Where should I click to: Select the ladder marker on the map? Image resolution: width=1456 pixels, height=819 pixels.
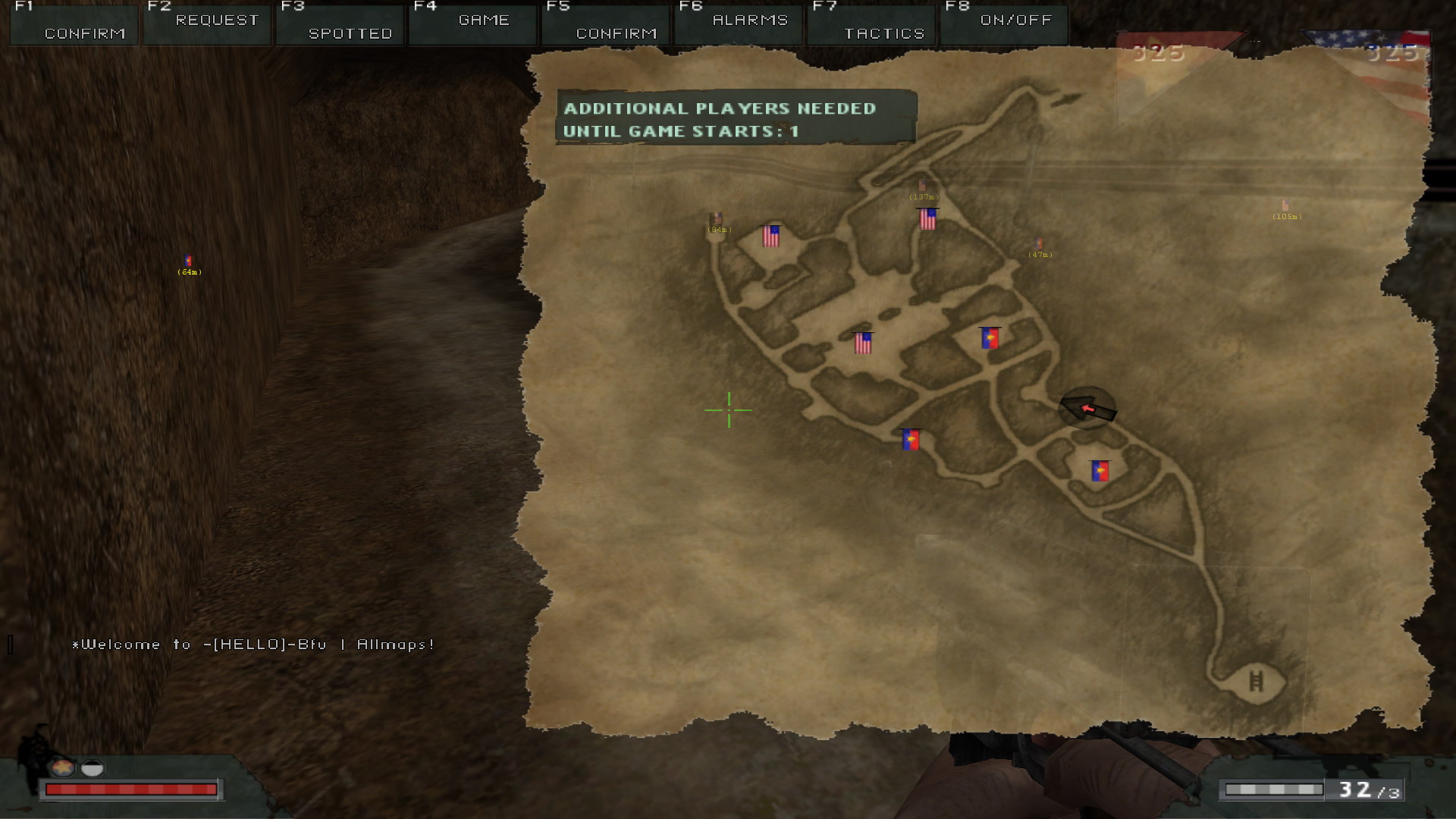1256,680
